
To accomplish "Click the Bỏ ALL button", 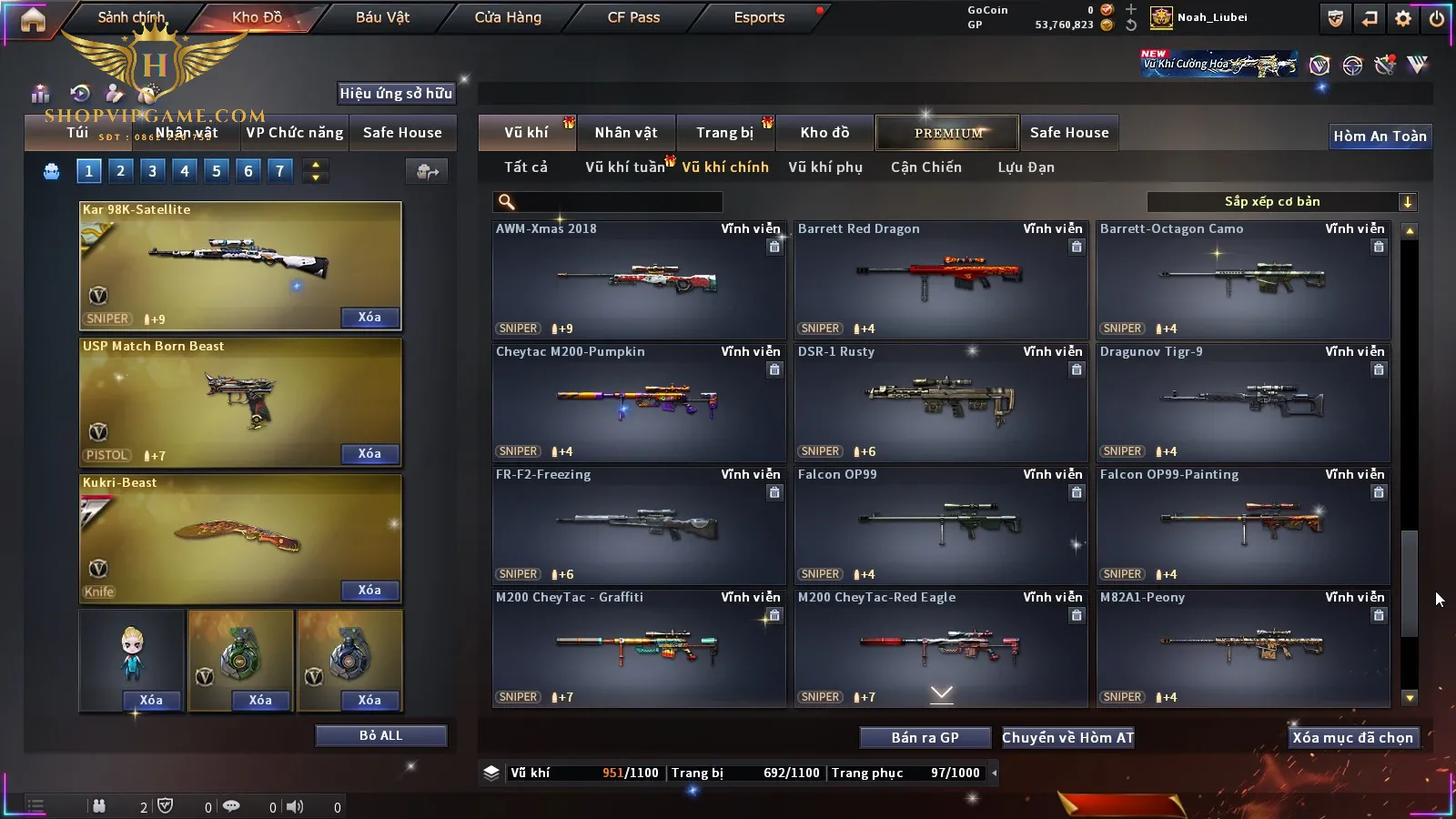I will tap(380, 735).
